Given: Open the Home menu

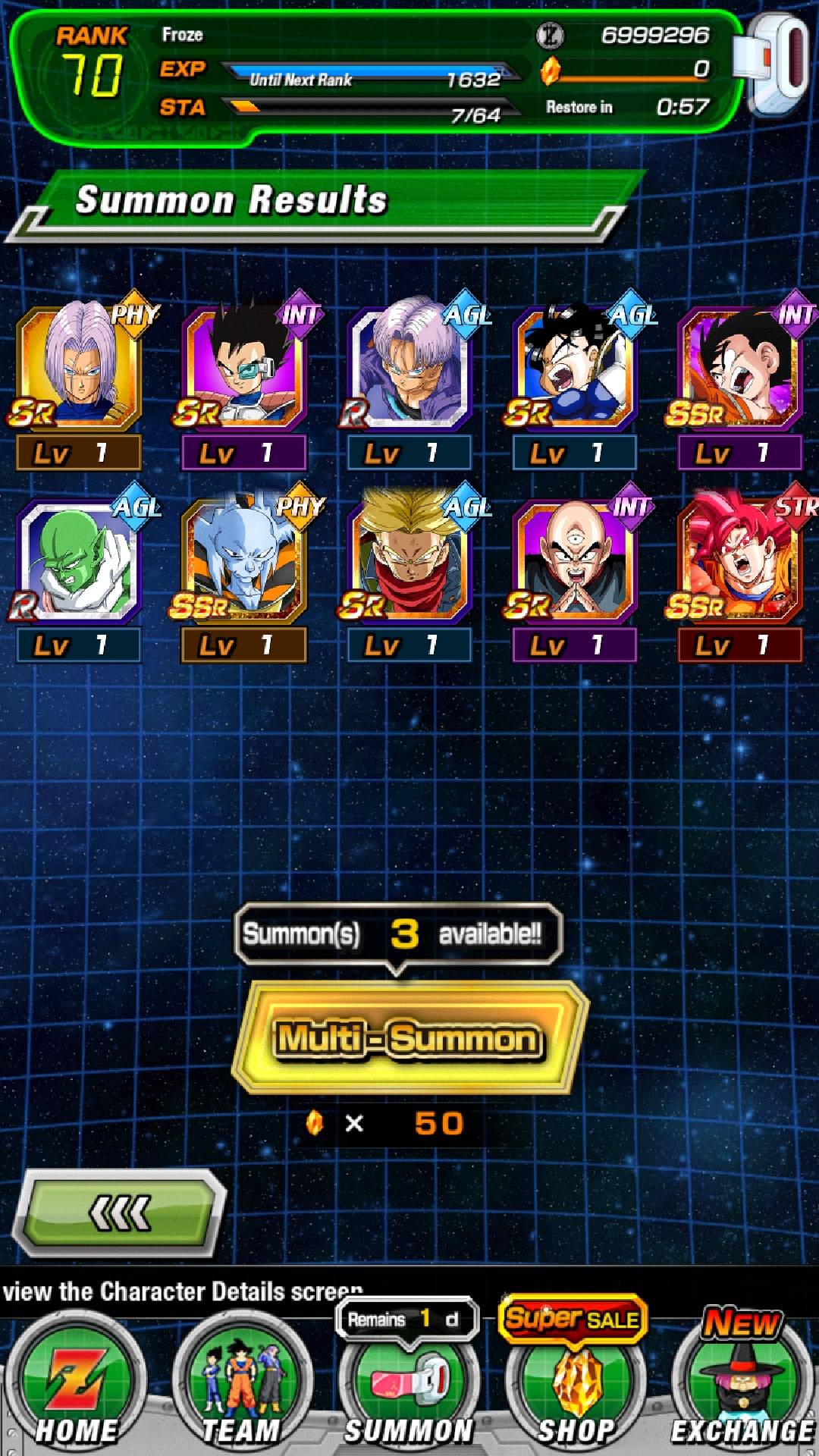Looking at the screenshot, I should point(76,1388).
